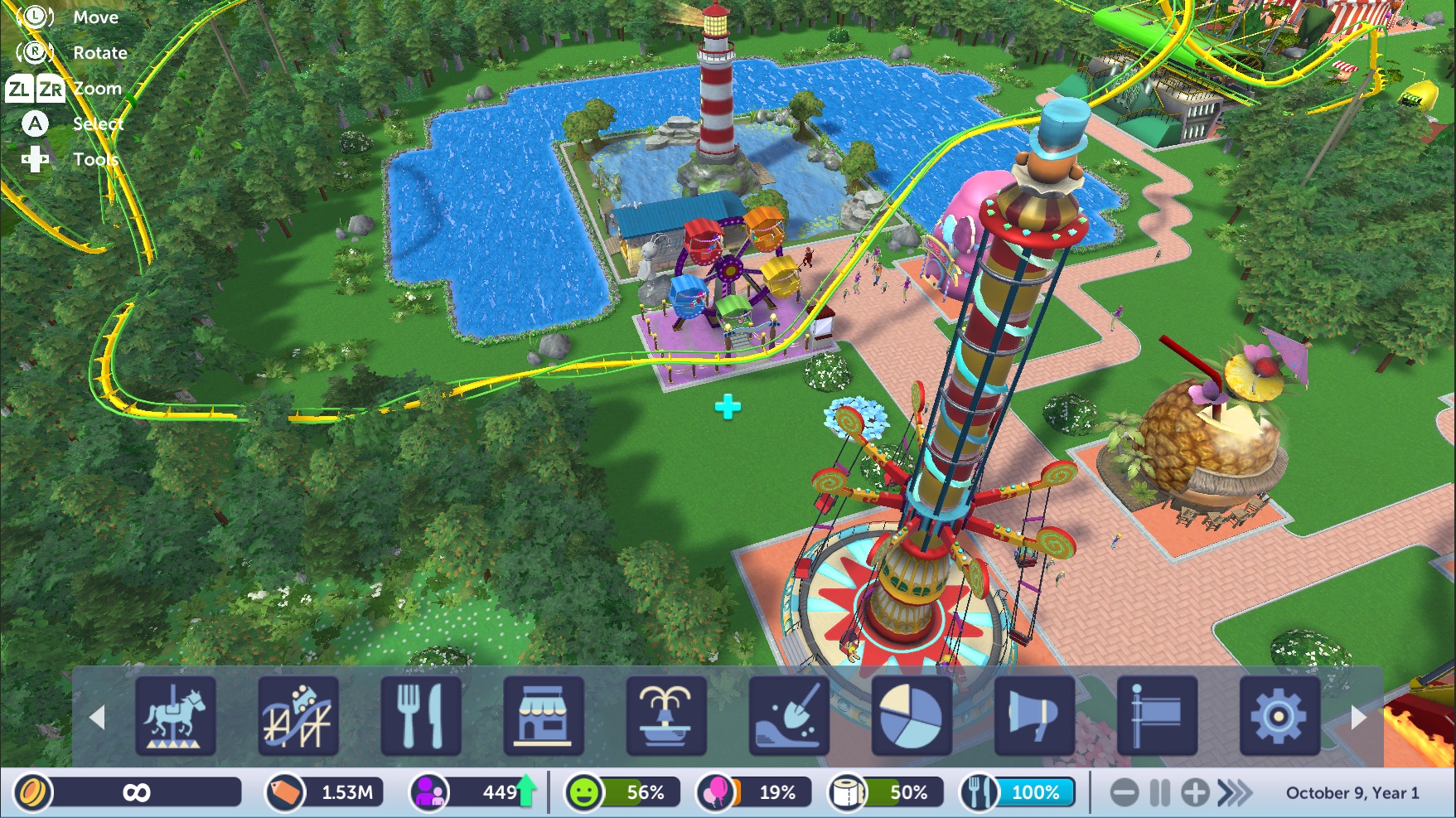1456x818 pixels.
Task: Choose the fountain decorations category
Action: [x=666, y=715]
